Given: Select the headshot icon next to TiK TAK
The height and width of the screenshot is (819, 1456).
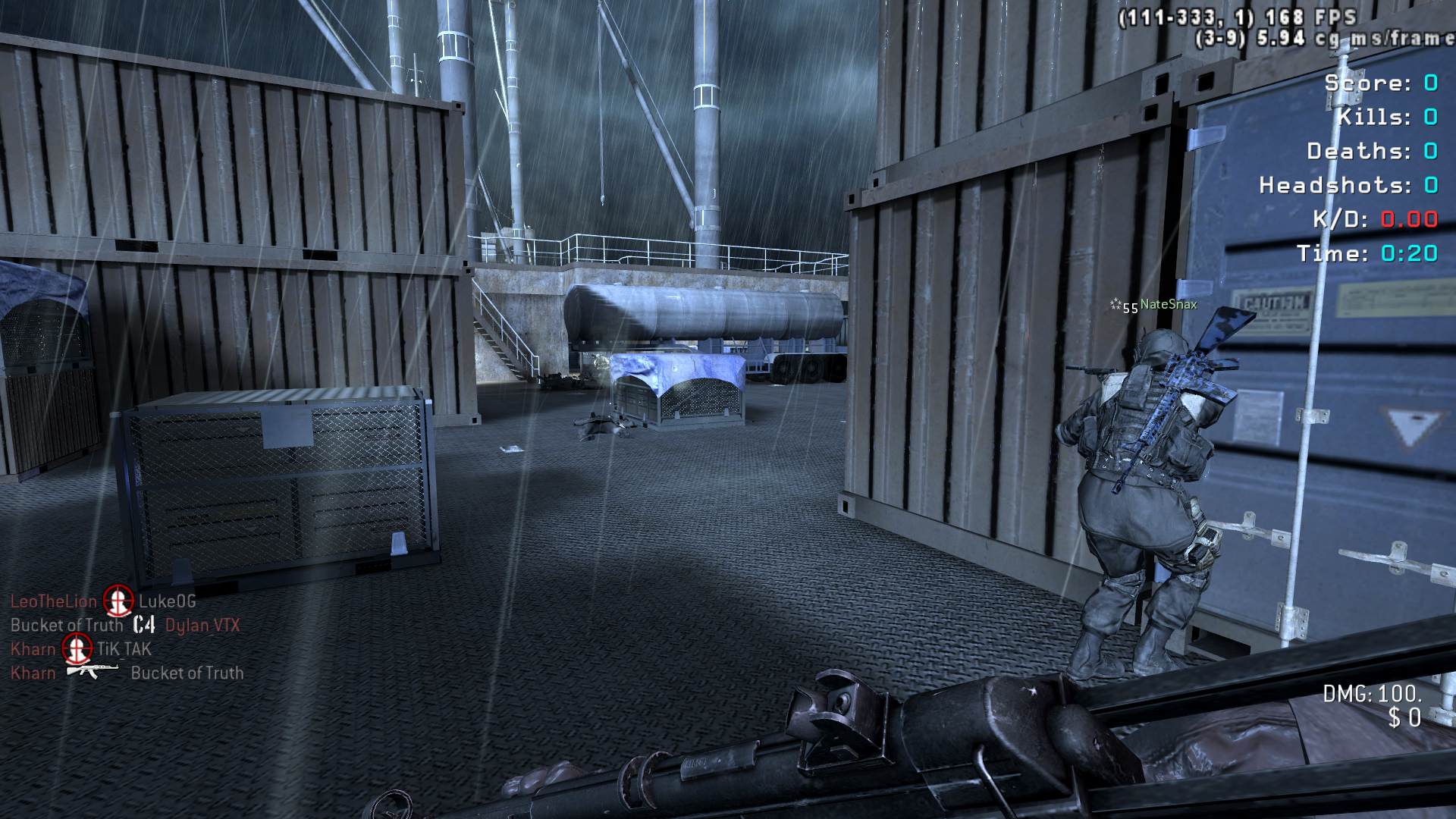Looking at the screenshot, I should (76, 648).
